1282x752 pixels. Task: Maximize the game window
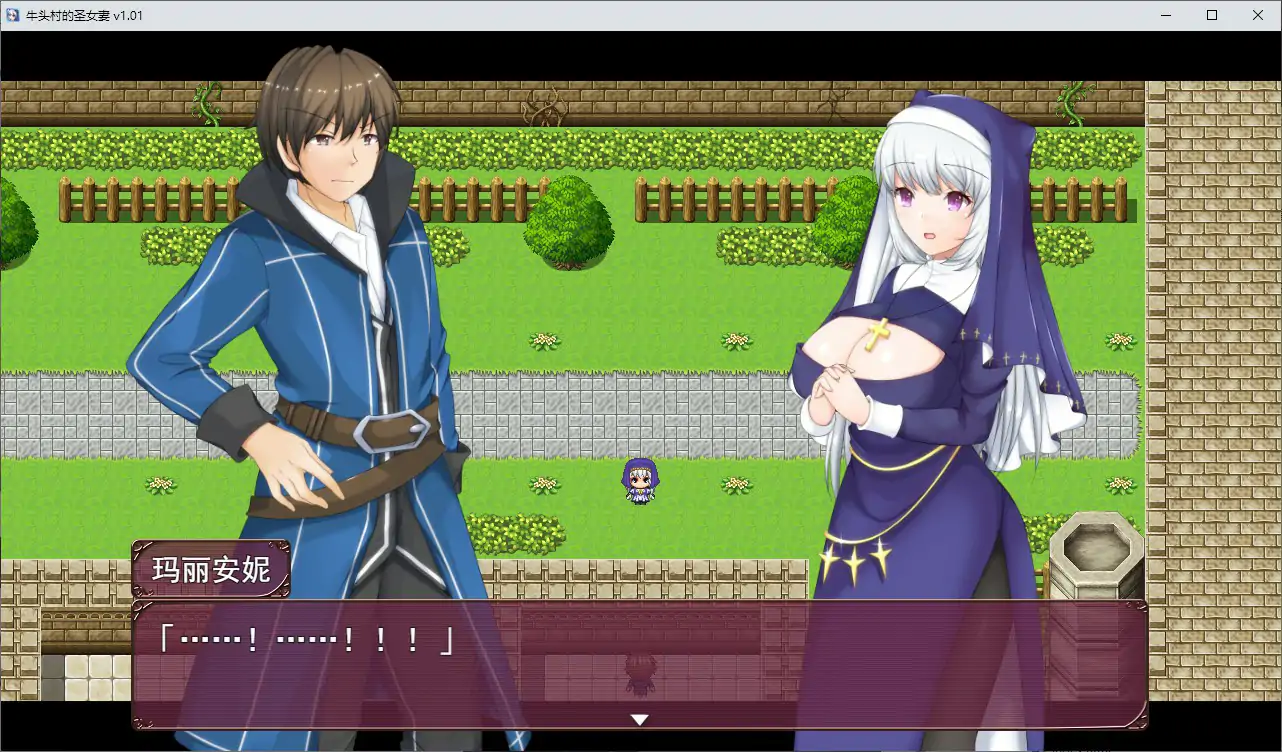point(1211,15)
